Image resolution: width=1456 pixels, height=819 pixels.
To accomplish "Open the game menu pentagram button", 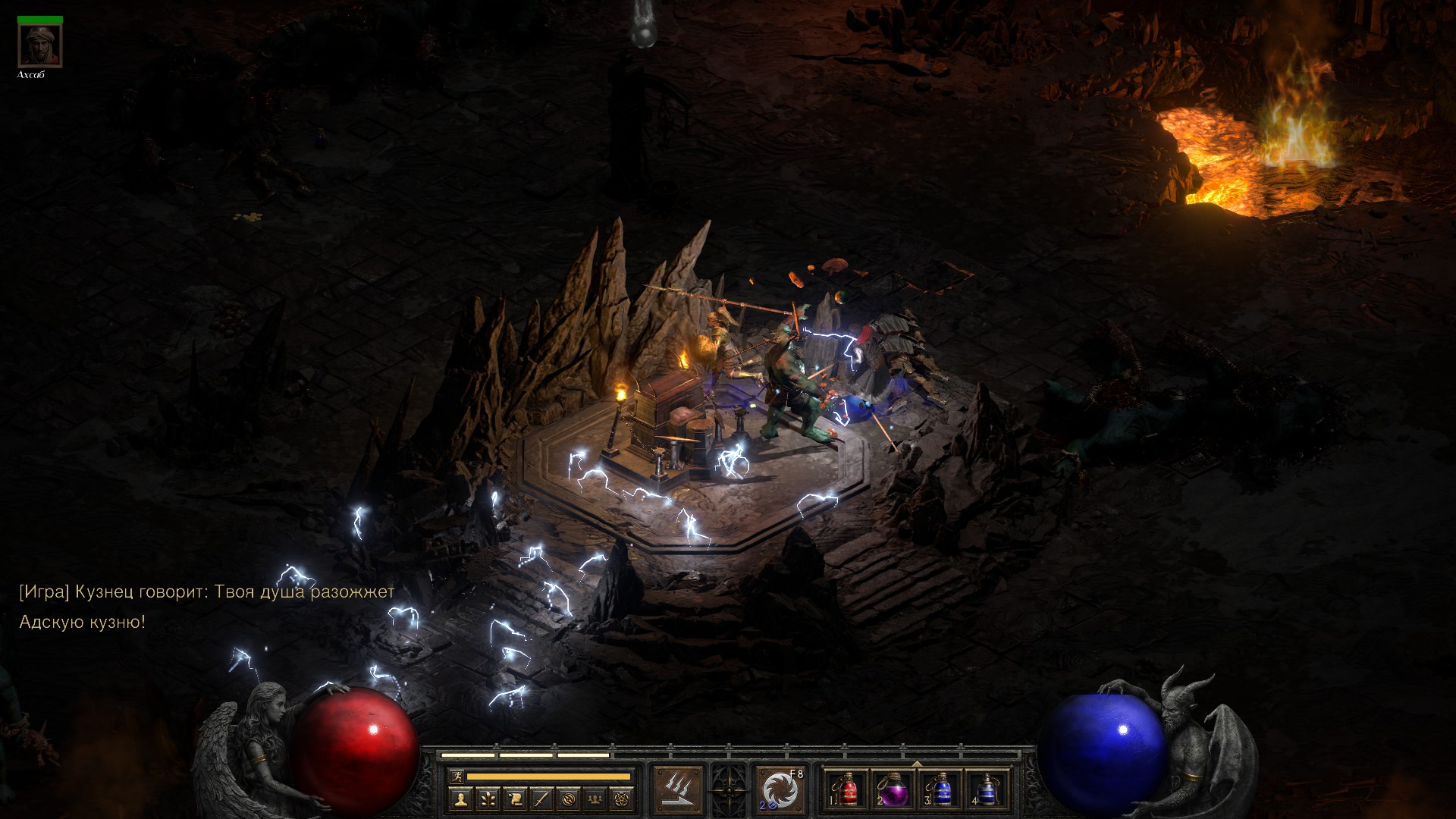I will 623,798.
